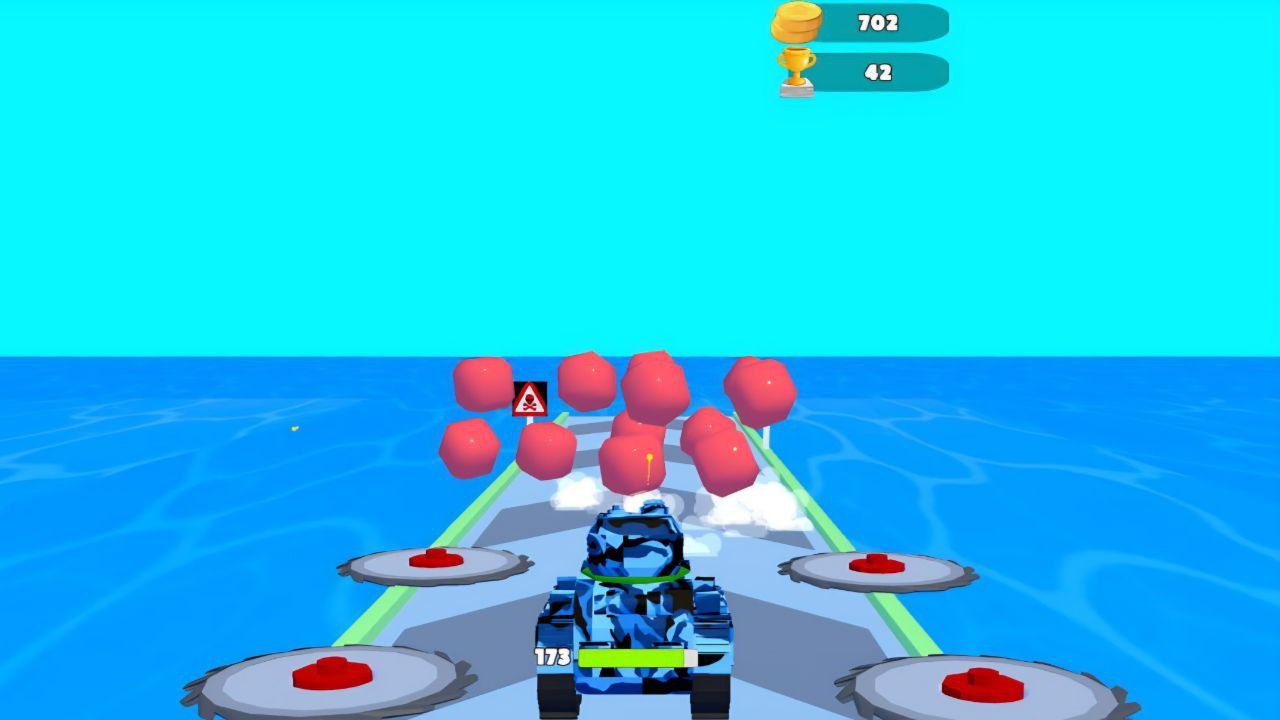Select the skull warning sign on the road

click(529, 398)
